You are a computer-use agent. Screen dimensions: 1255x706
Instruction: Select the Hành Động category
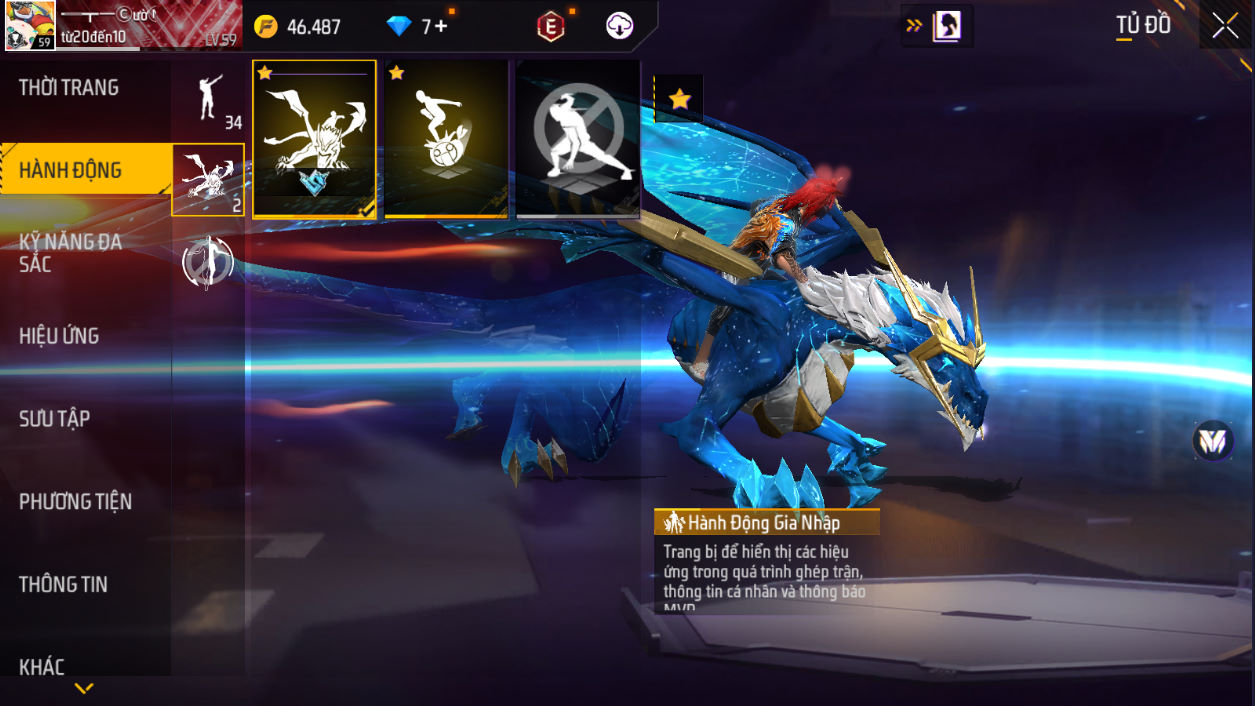pyautogui.click(x=71, y=170)
